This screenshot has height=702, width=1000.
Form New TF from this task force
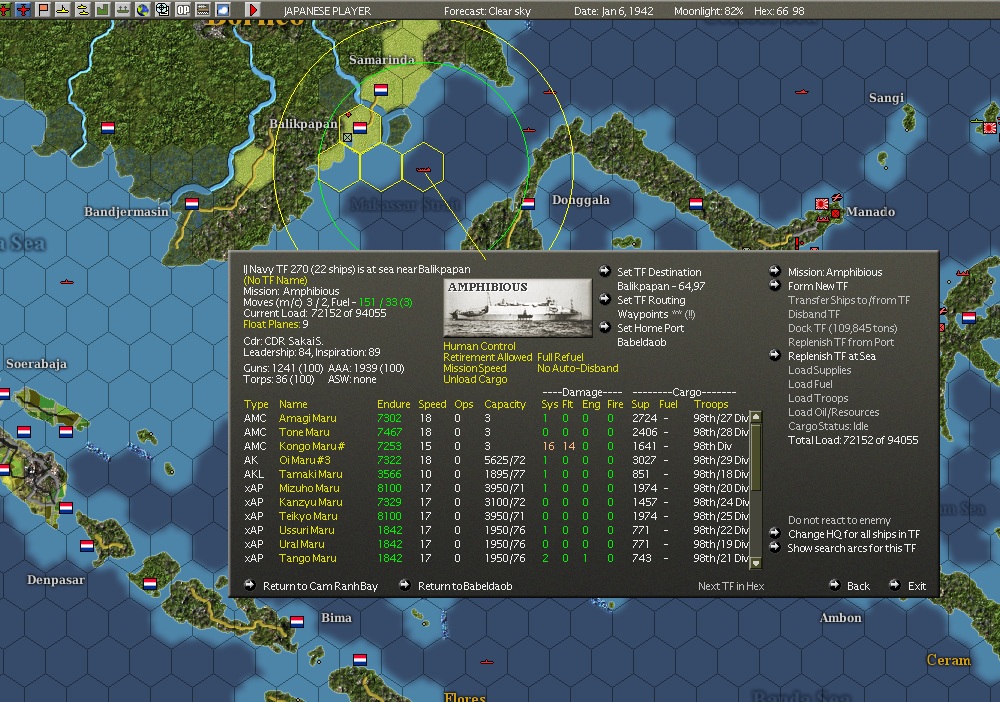tap(817, 286)
